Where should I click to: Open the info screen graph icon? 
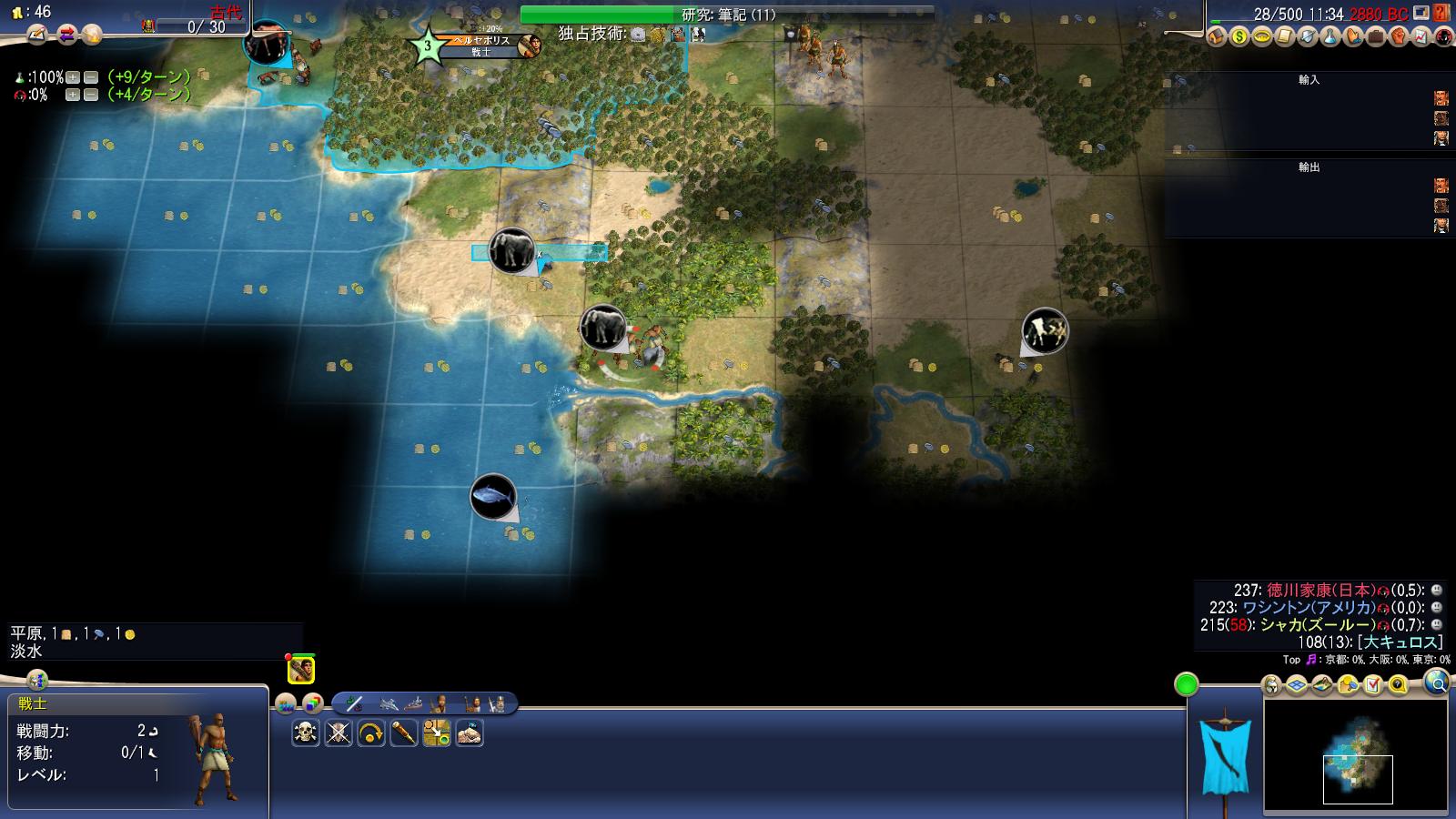coord(1421,37)
